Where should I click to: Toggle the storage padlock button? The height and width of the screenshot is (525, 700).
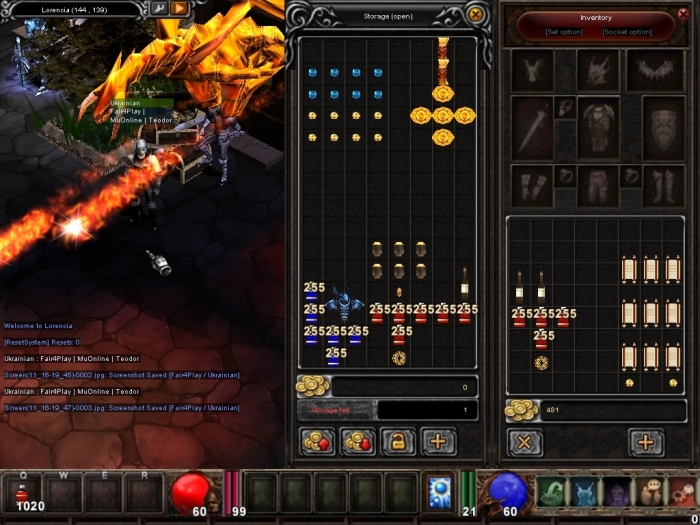pos(398,441)
